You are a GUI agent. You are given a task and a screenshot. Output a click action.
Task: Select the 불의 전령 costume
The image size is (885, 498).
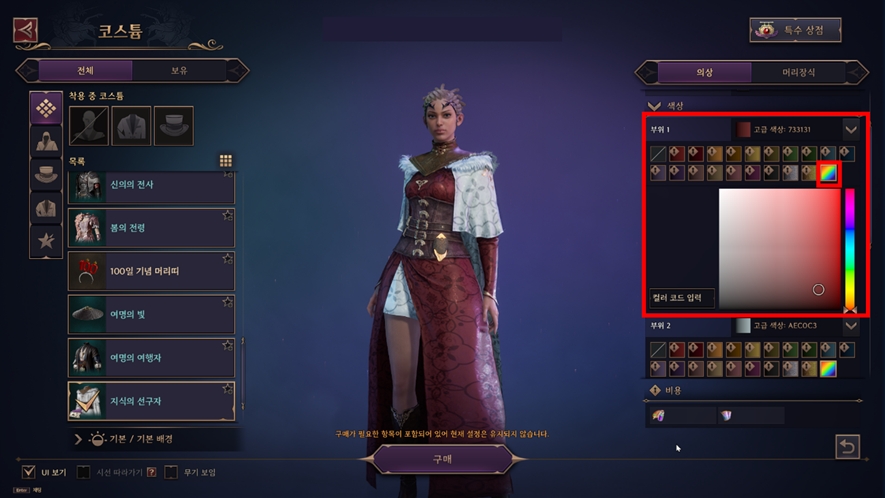(x=151, y=228)
